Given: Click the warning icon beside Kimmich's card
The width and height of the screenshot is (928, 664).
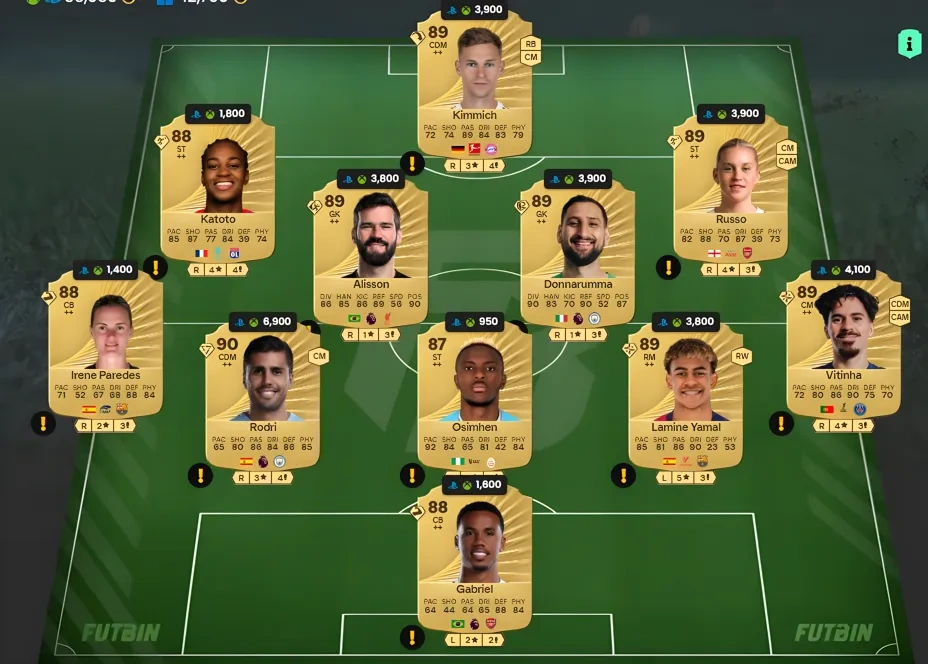Looking at the screenshot, I should tap(412, 164).
